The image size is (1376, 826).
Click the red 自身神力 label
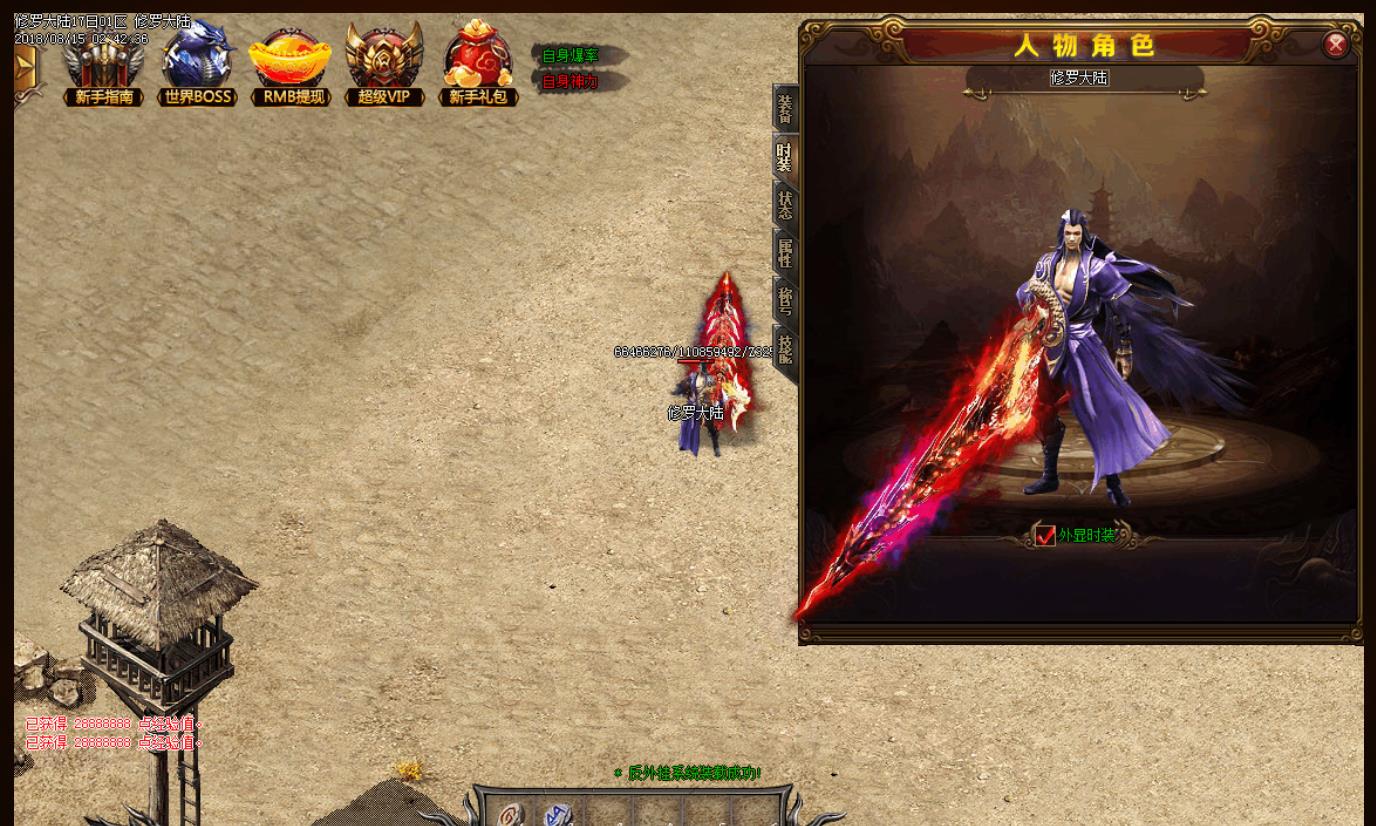tap(570, 82)
